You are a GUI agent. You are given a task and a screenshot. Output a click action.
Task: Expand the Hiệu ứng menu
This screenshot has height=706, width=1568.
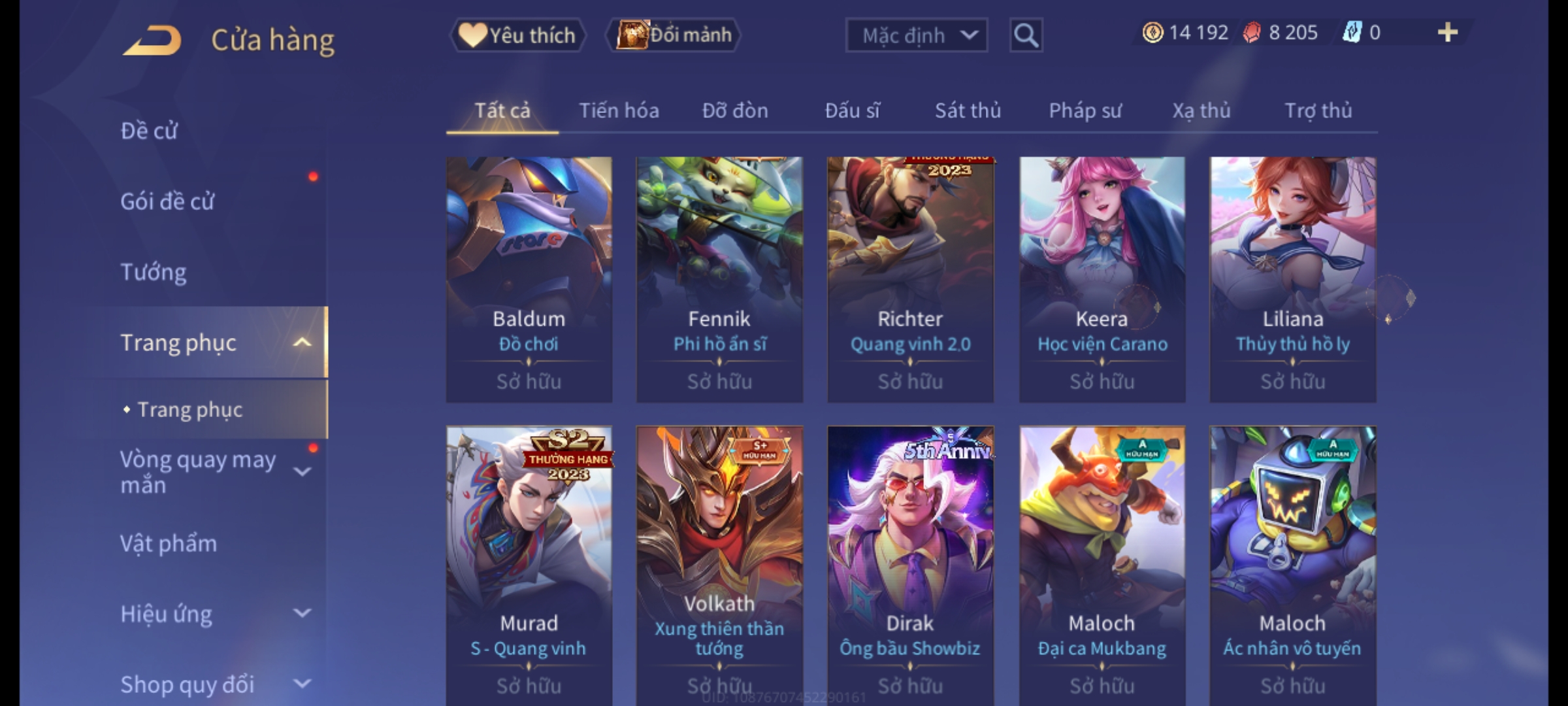(x=209, y=614)
